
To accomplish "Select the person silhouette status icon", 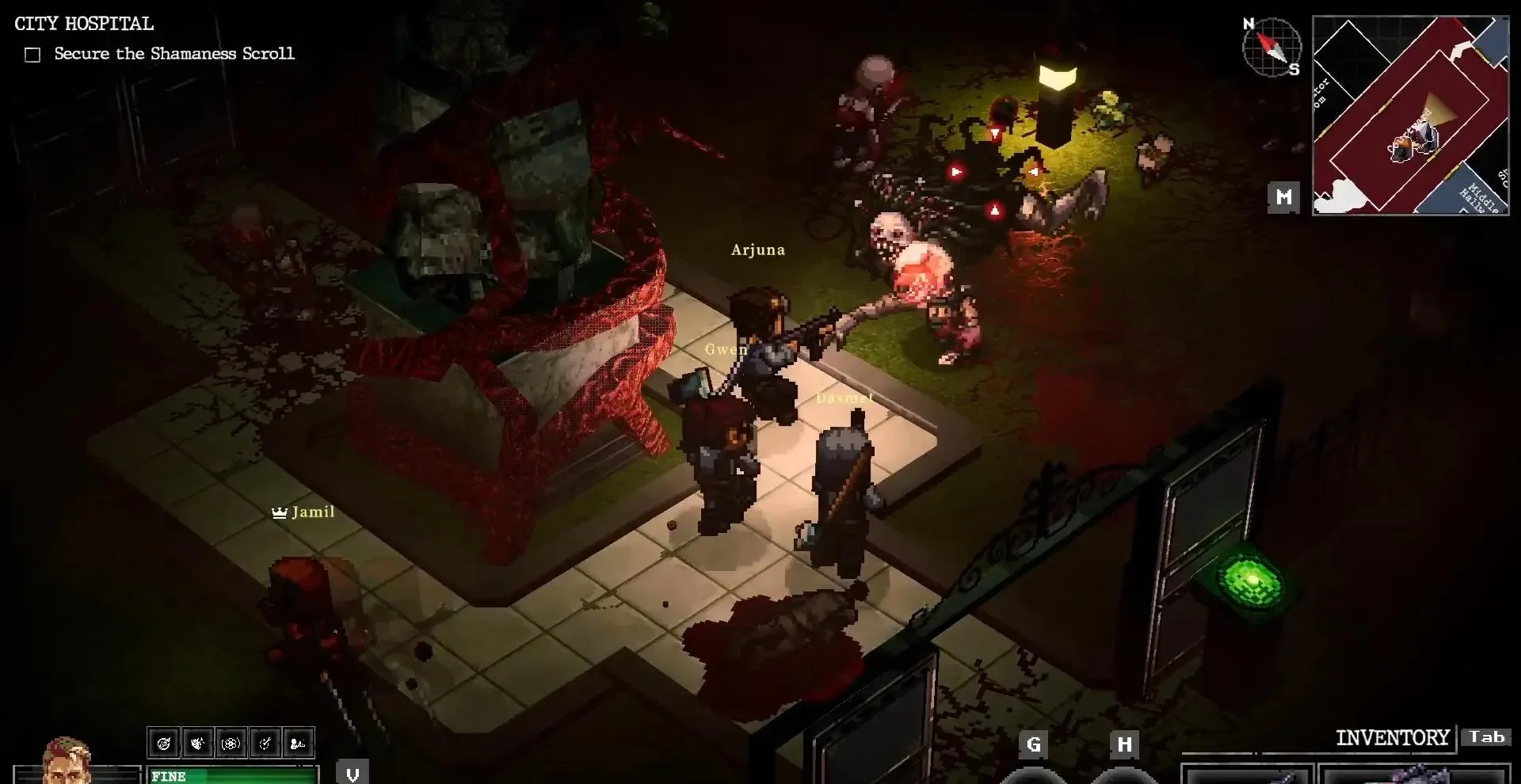I will (x=299, y=743).
